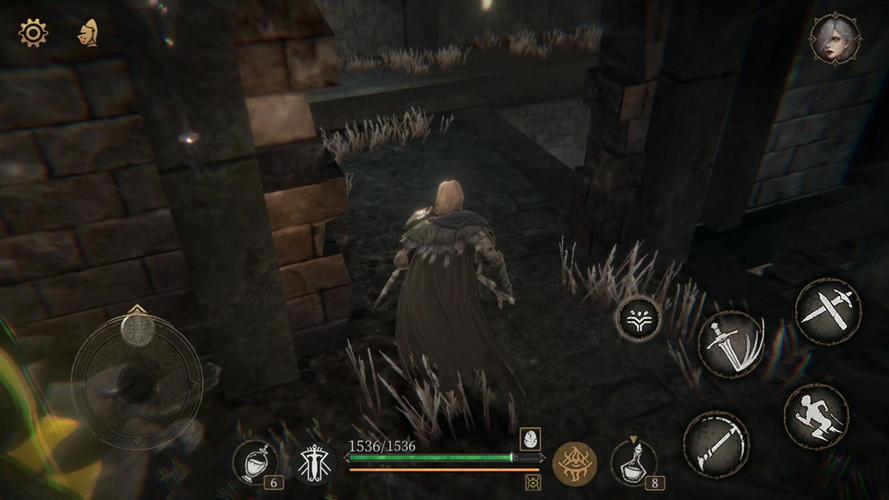The image size is (889, 500).
Task: Trigger the golden eye ability
Action: [575, 463]
